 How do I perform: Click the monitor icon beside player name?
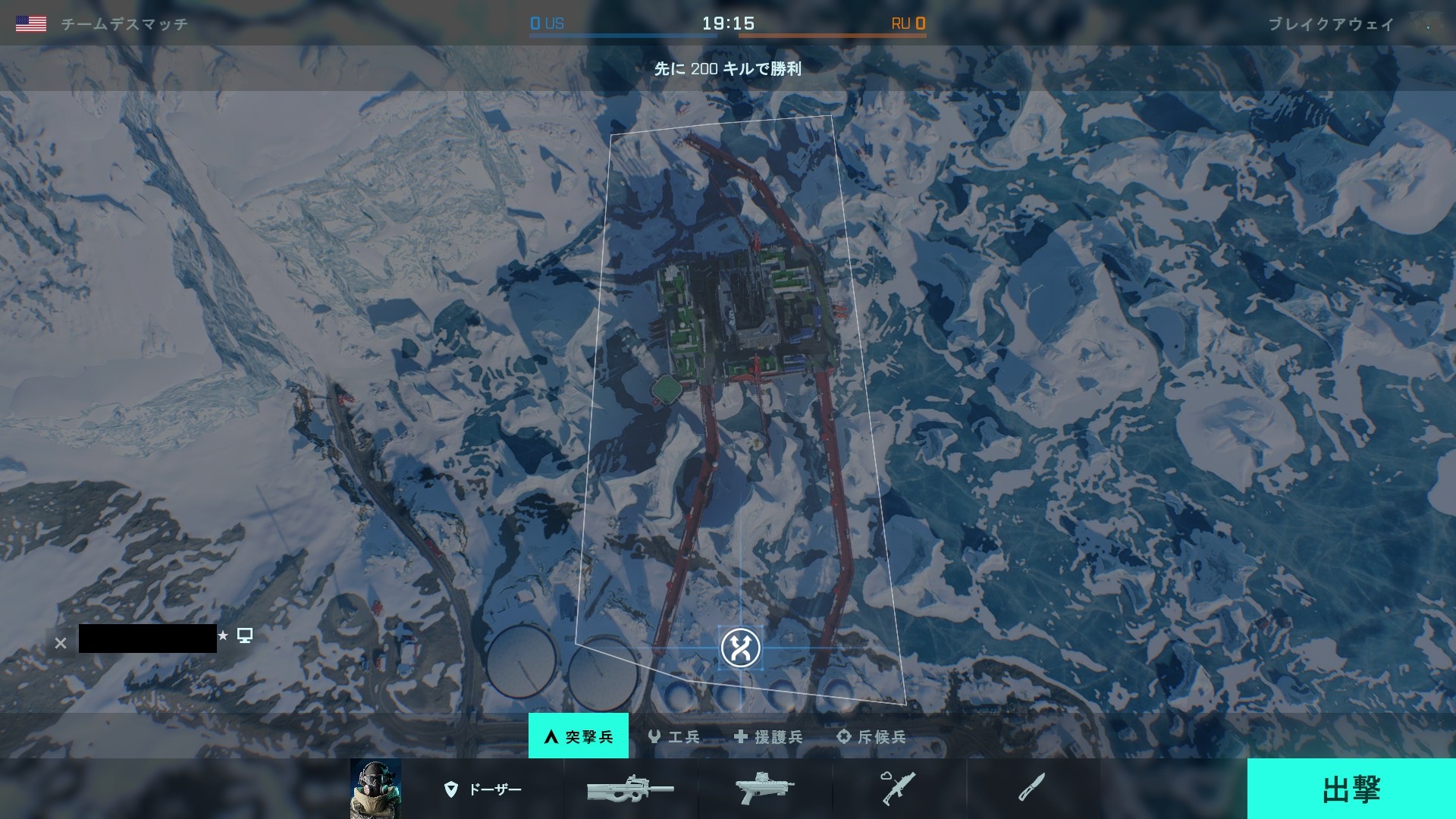point(245,635)
